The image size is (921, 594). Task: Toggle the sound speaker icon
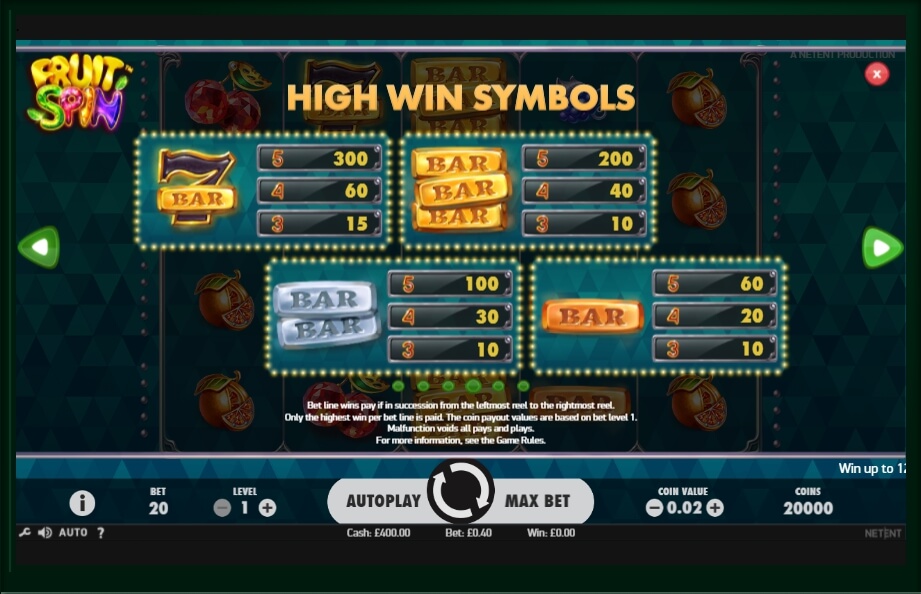45,533
